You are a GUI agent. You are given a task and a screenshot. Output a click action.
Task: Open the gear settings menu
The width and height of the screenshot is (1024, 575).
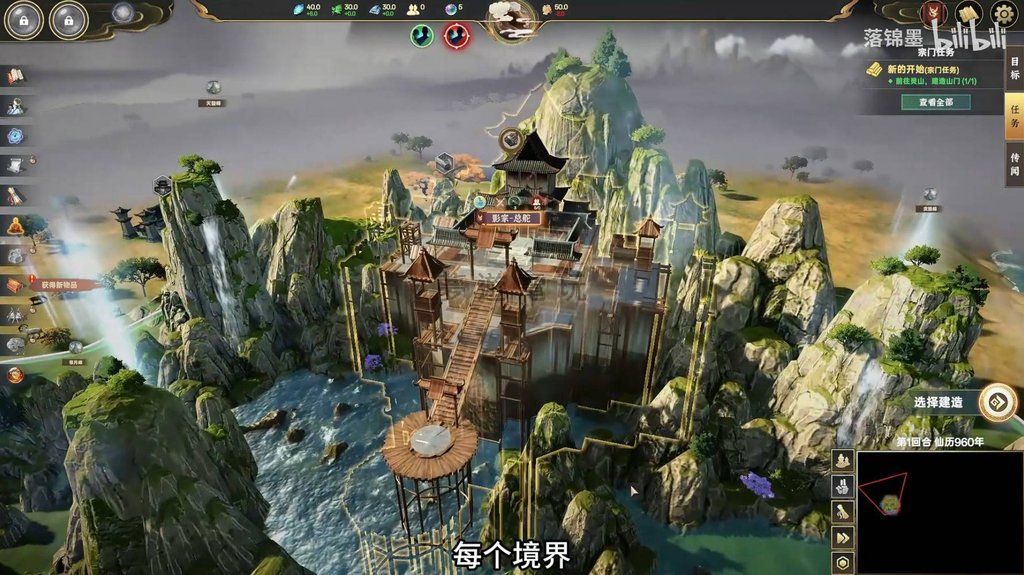coord(1003,14)
